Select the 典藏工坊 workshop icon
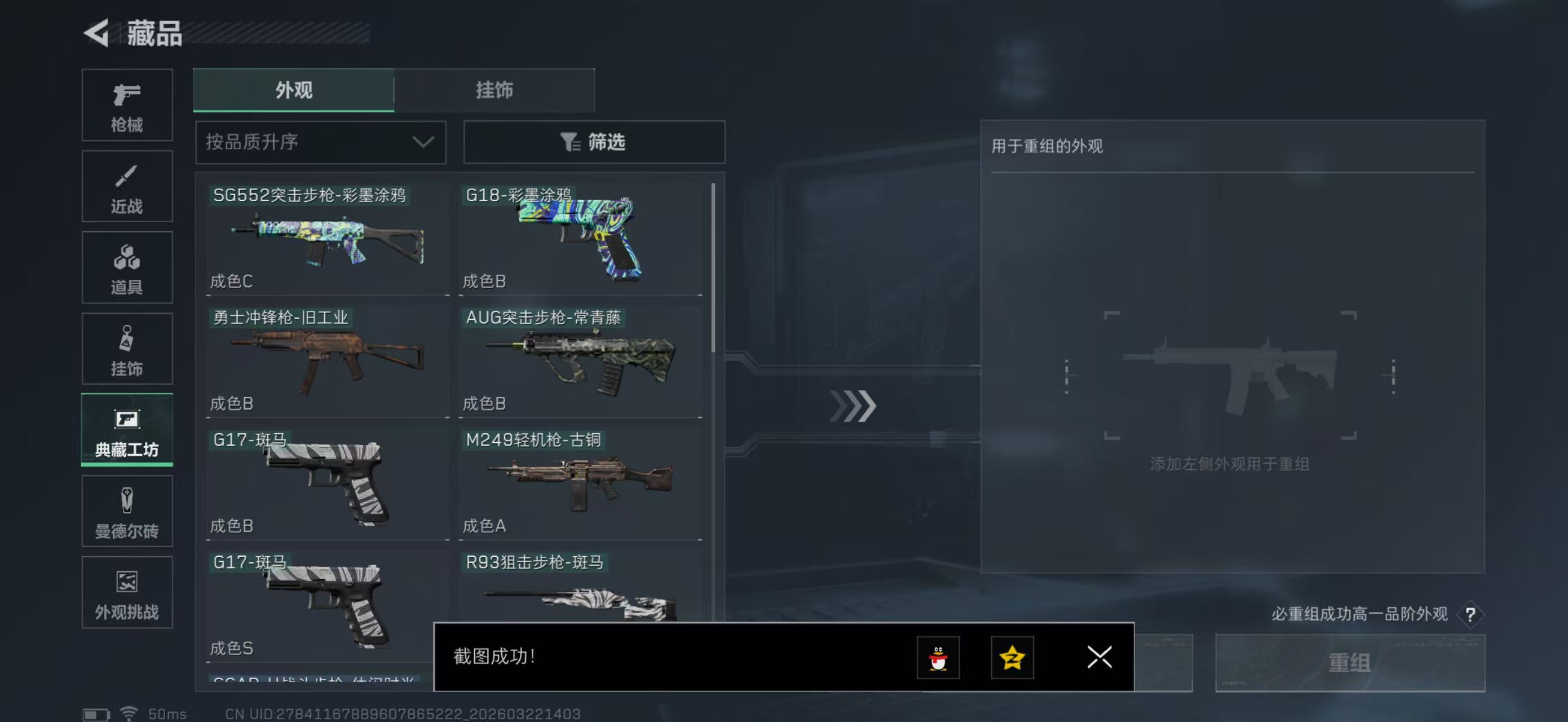The image size is (1568, 722). tap(127, 430)
